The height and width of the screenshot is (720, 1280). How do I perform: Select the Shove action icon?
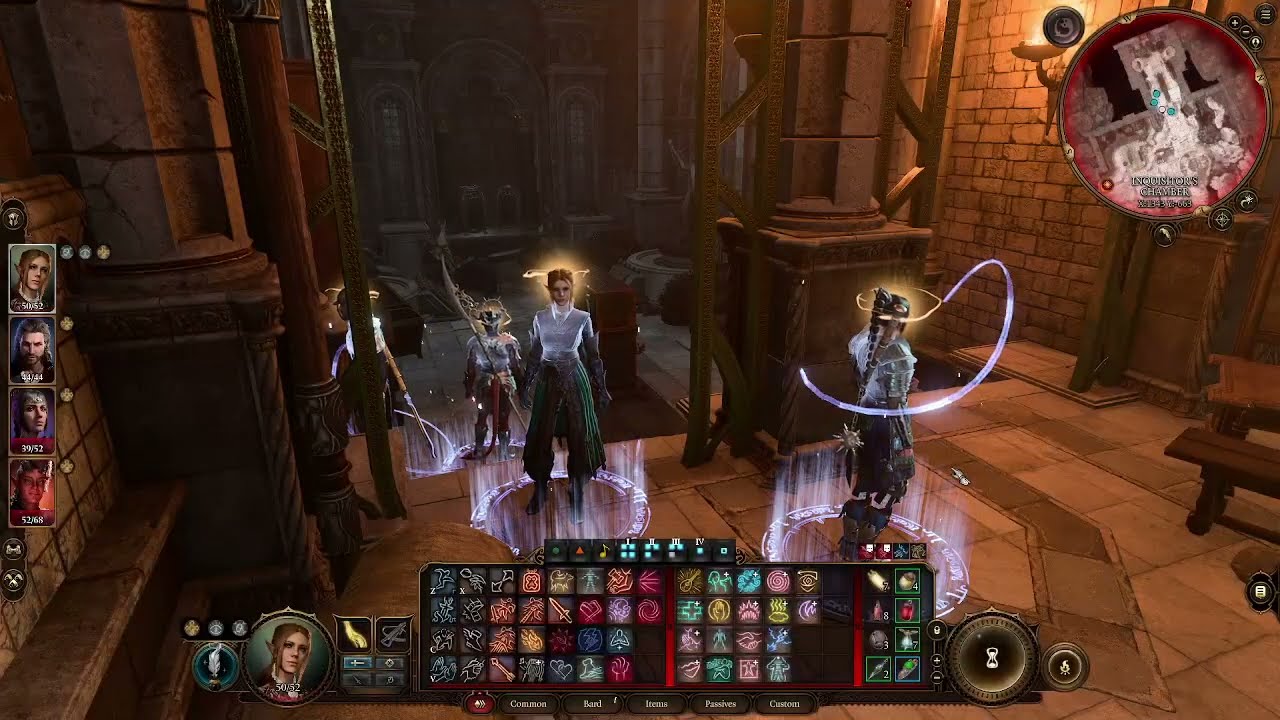click(x=501, y=580)
